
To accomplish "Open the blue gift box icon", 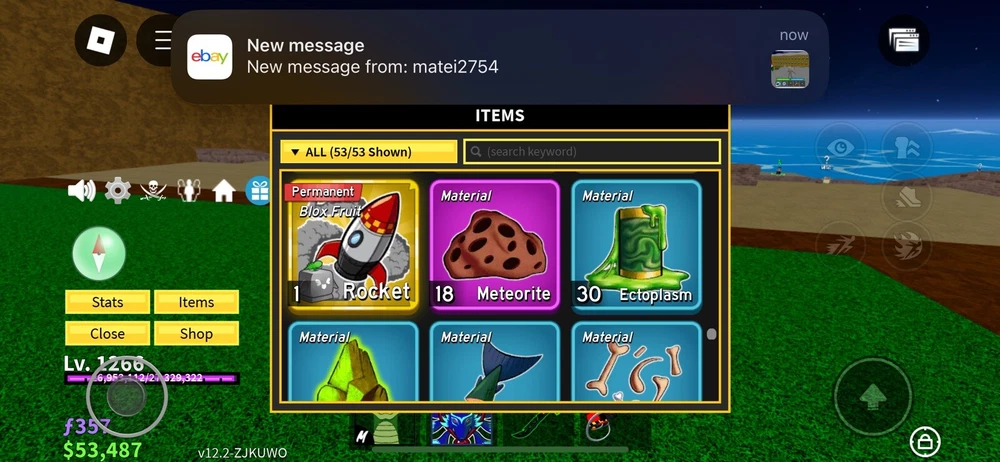I will pos(259,190).
